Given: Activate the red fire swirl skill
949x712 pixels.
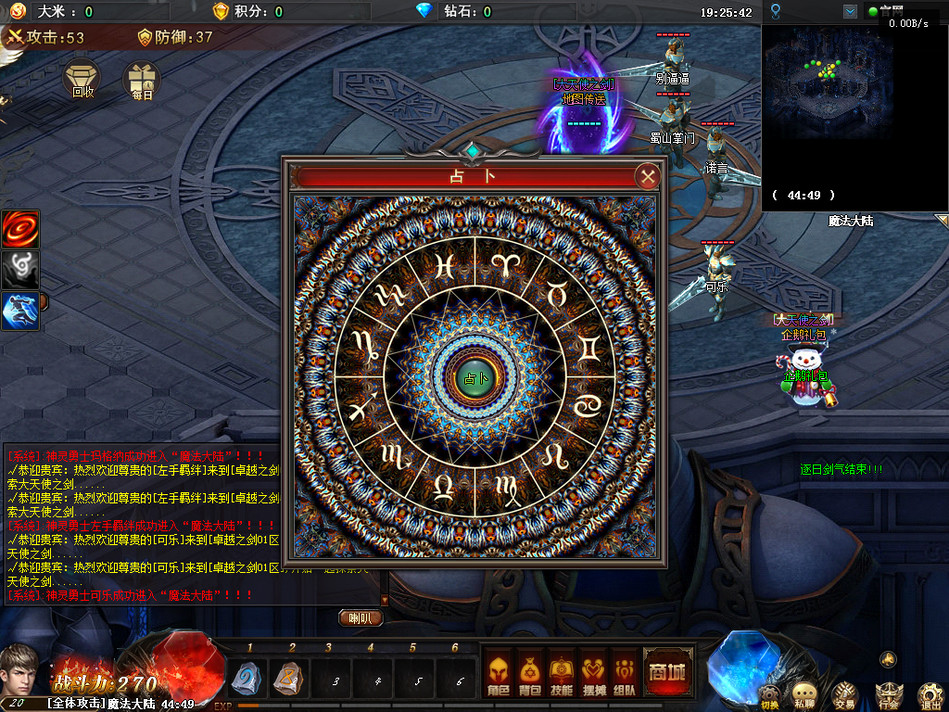Looking at the screenshot, I should tap(20, 229).
